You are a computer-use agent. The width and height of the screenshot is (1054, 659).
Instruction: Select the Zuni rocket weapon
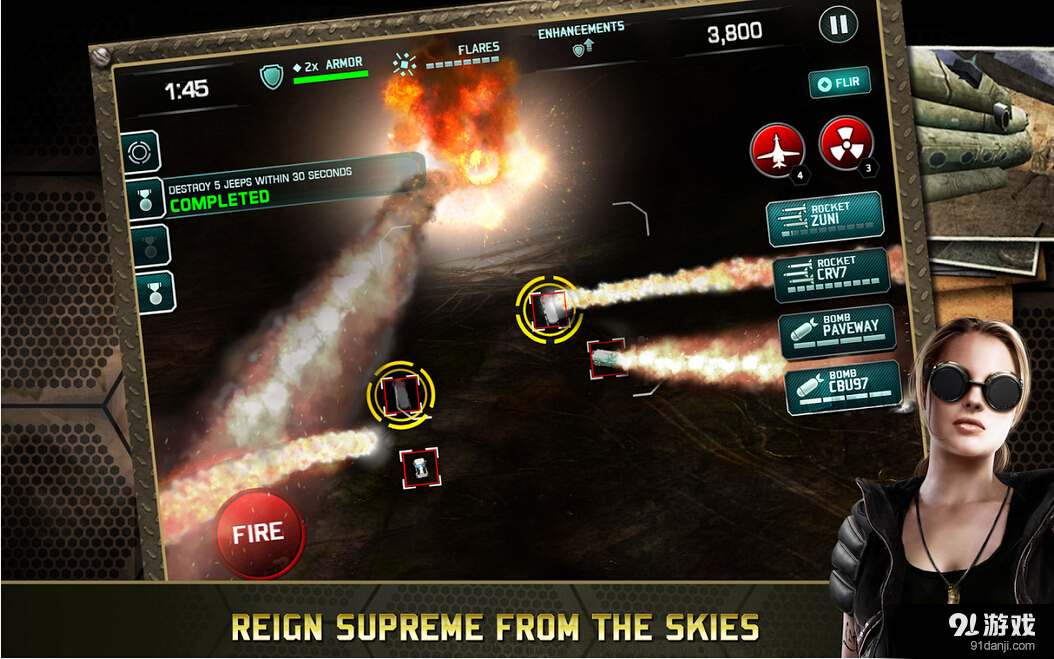824,218
